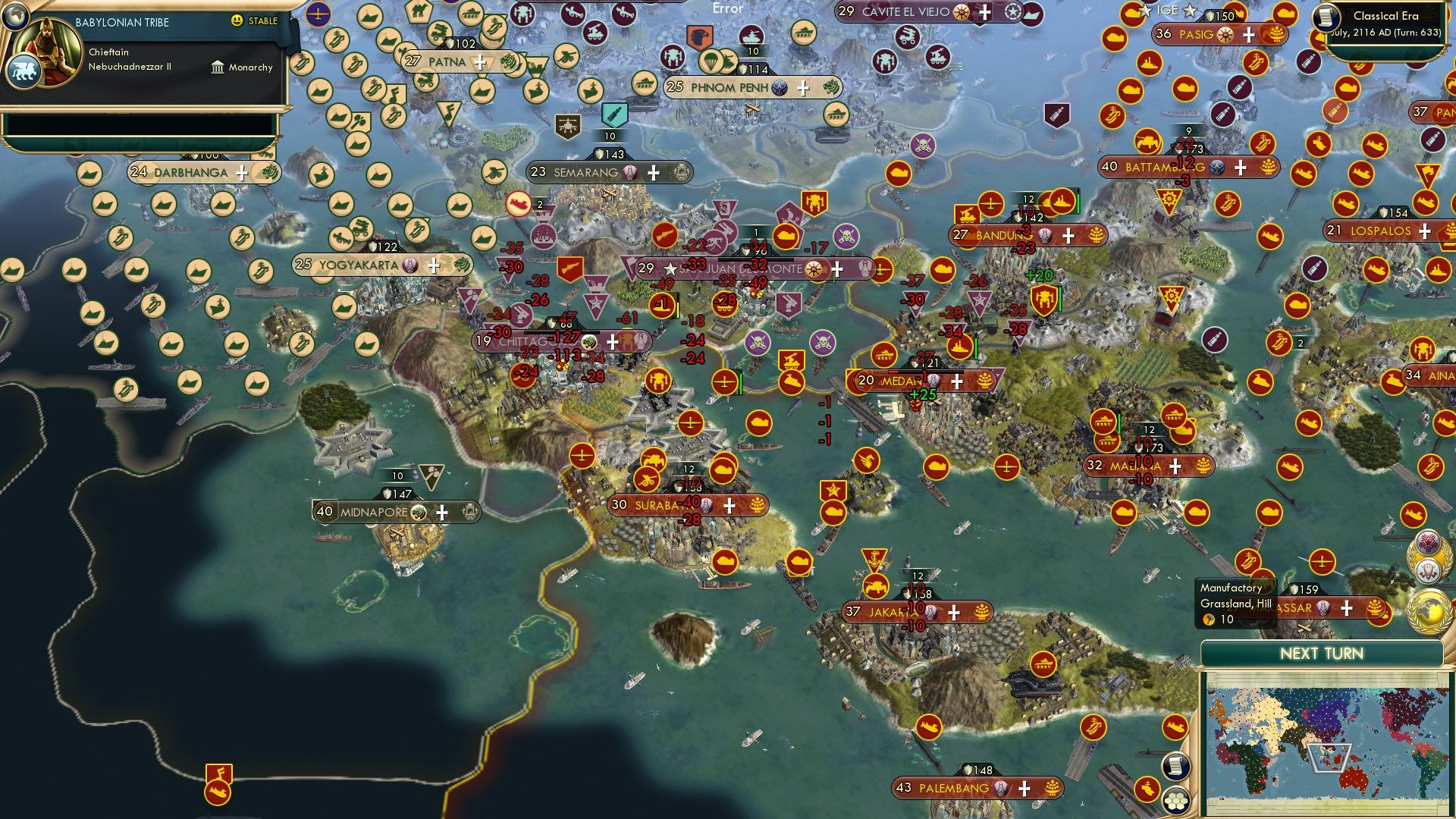Click the STABLE happiness smiley face

237,22
